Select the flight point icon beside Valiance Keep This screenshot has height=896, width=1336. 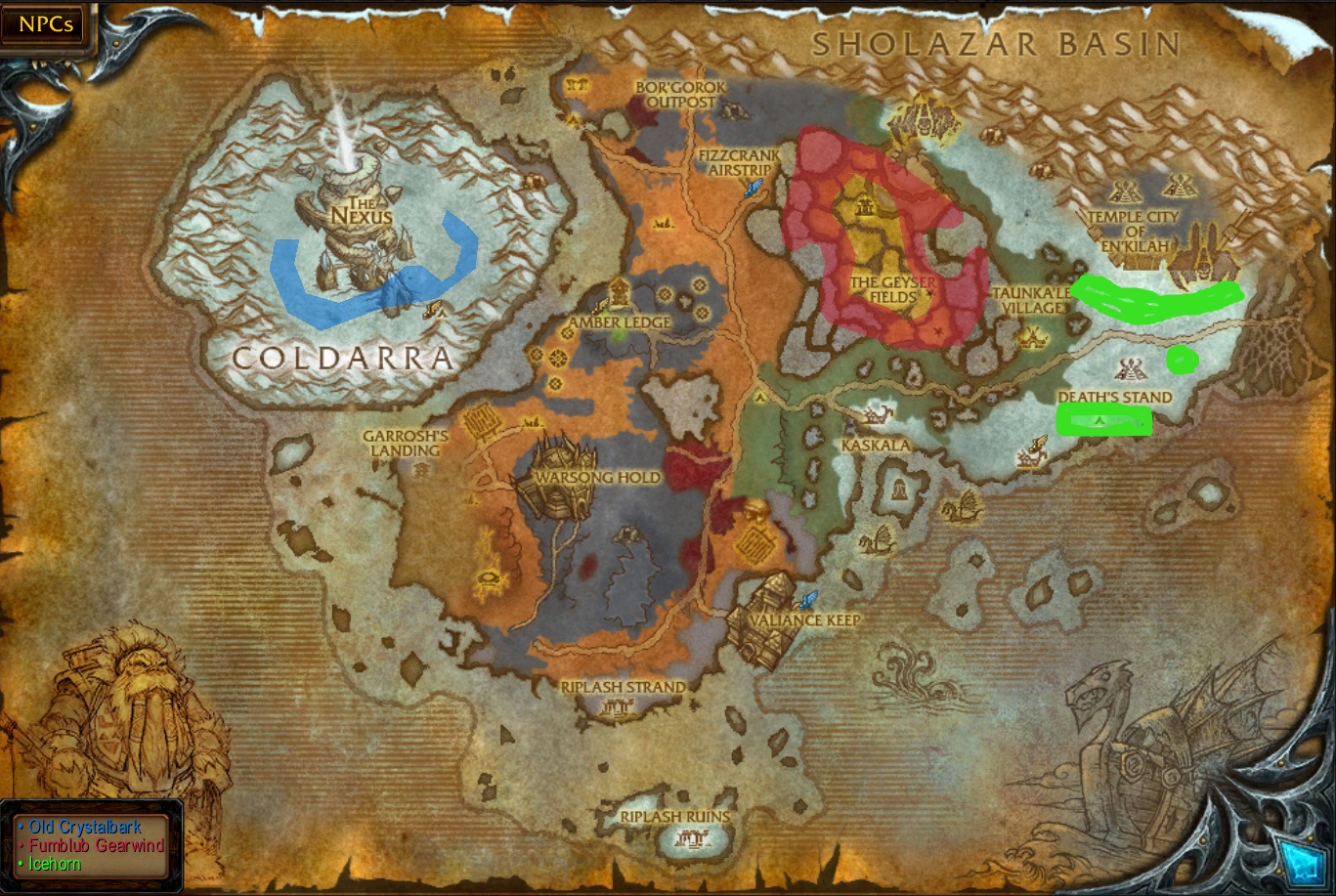(808, 601)
